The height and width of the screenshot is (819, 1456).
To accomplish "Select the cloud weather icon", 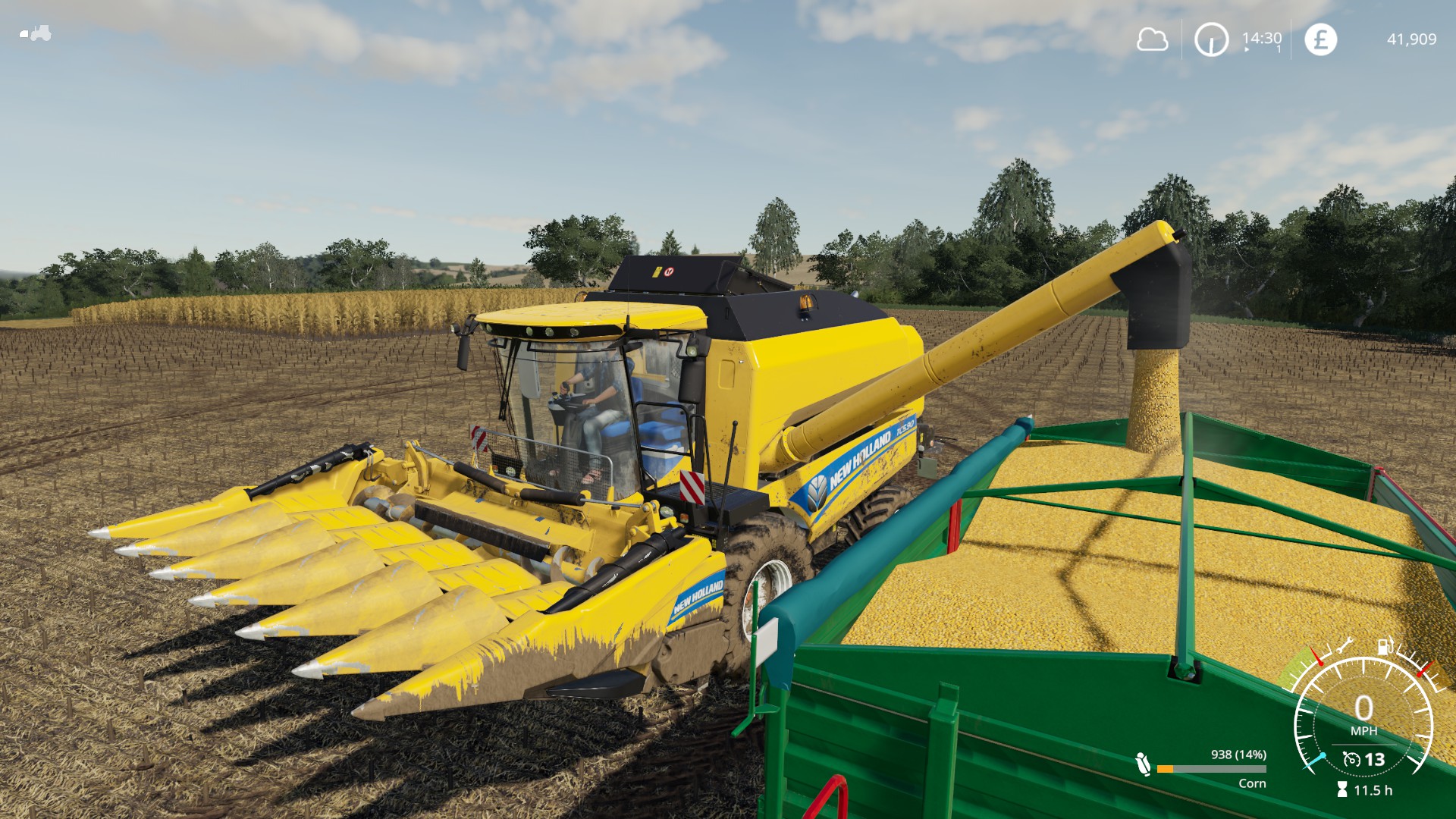I will click(1152, 39).
